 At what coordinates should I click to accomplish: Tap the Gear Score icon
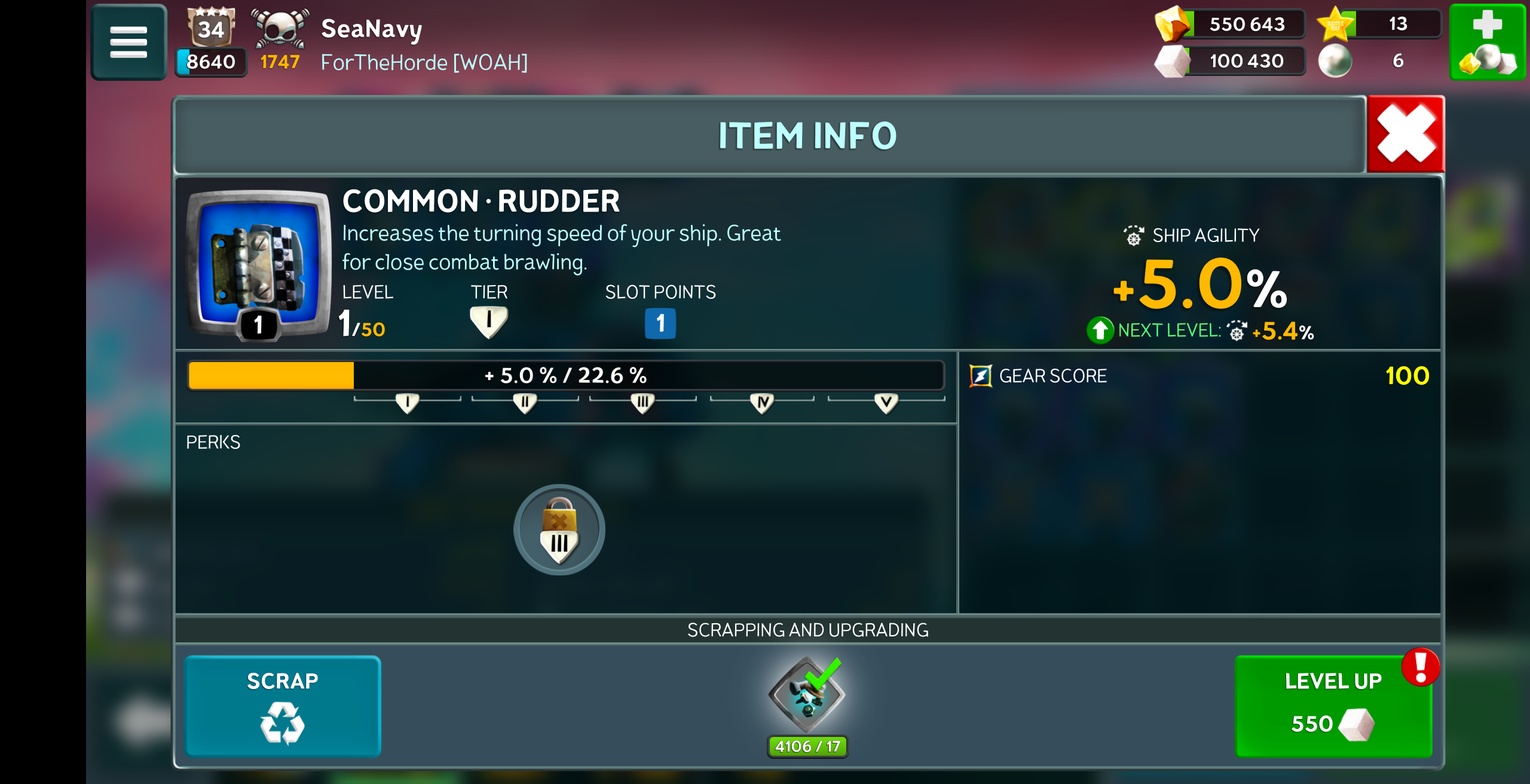coord(980,376)
